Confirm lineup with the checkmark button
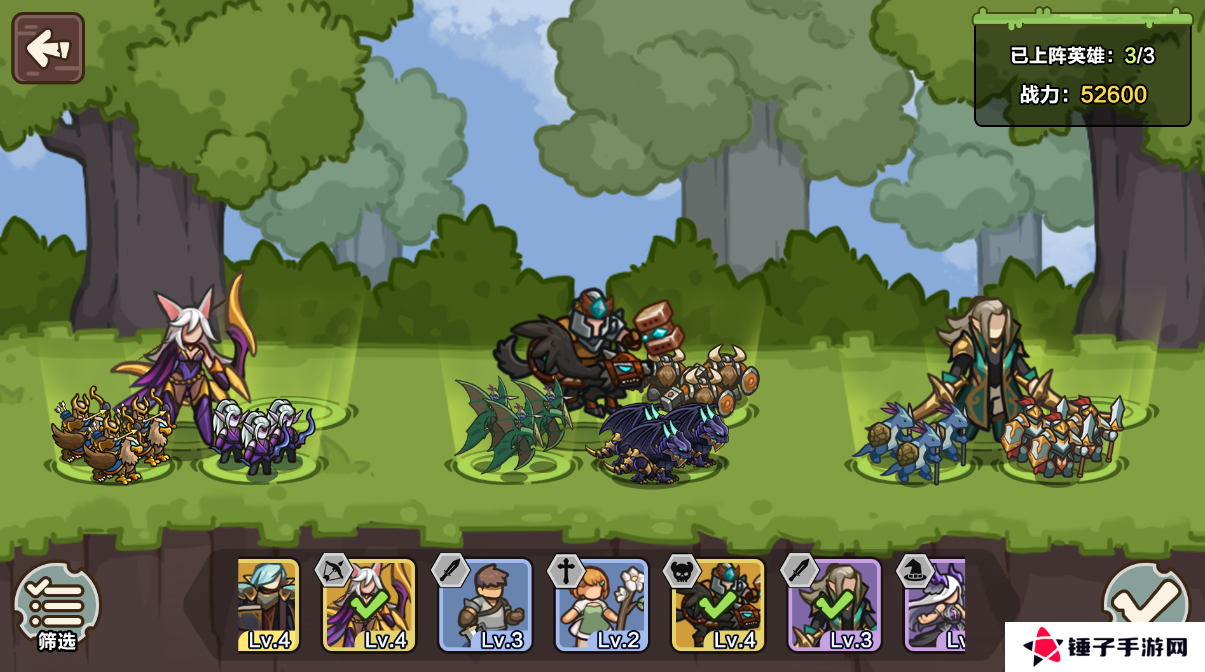Viewport: 1205px width, 672px height. point(1145,600)
